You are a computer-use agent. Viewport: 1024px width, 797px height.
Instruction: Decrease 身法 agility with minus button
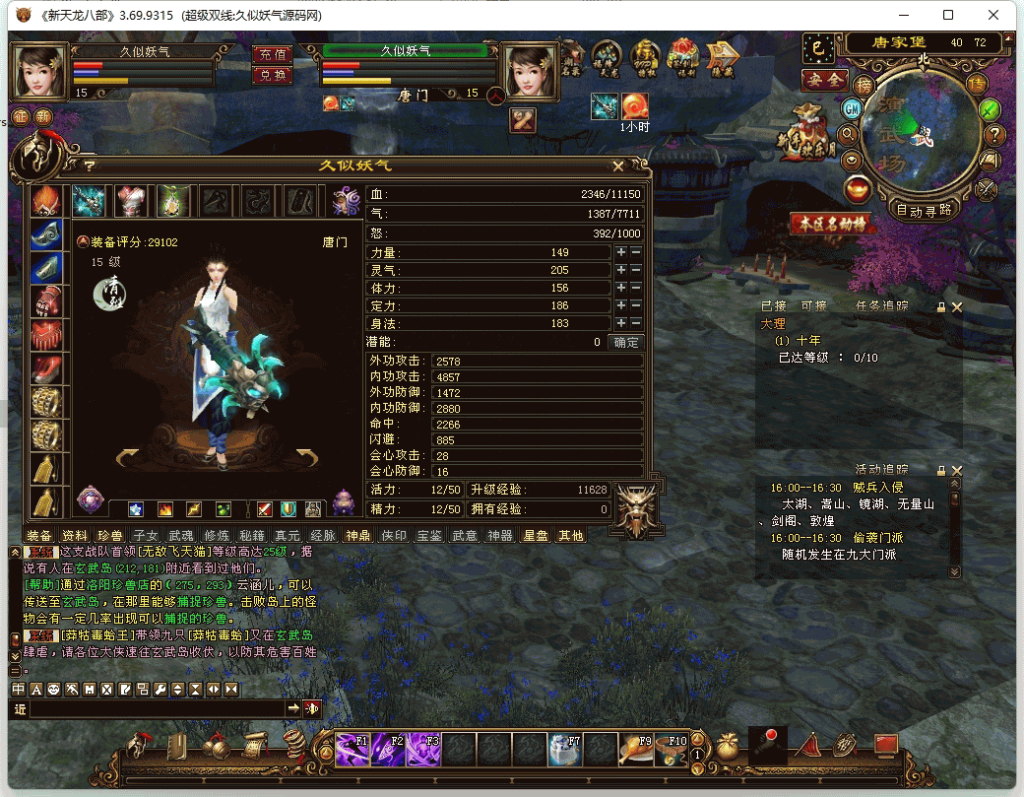coord(635,323)
